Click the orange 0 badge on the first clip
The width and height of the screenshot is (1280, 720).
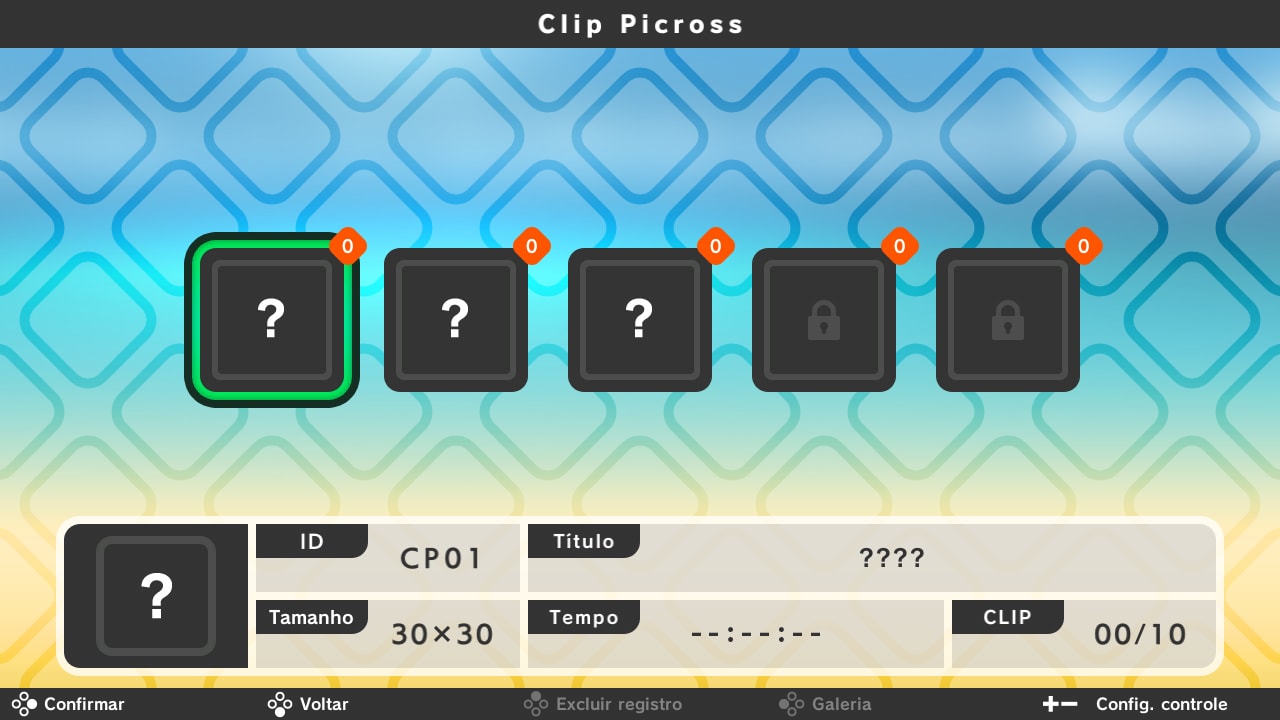click(x=348, y=246)
